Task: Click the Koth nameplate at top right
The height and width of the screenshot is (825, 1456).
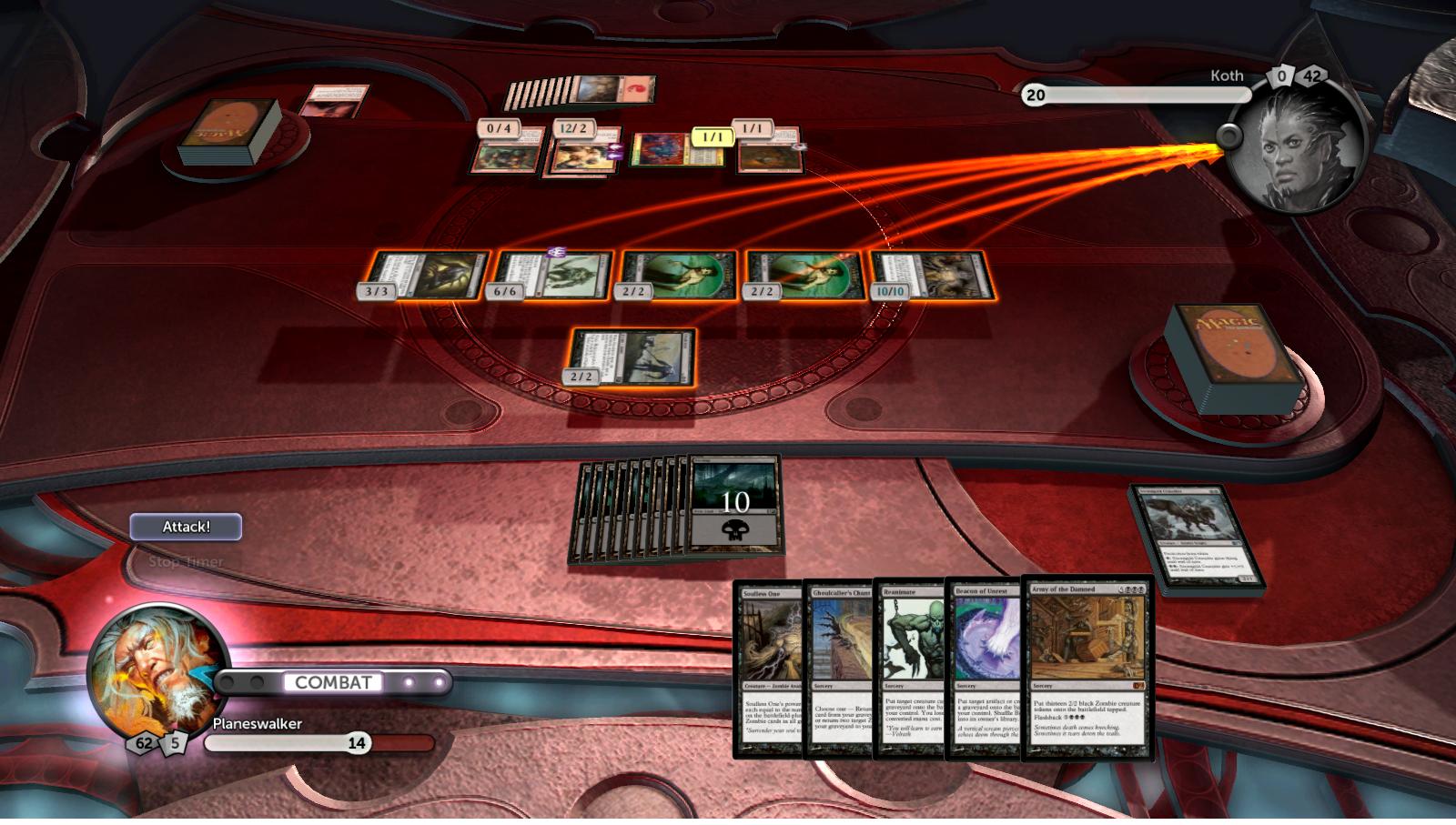Action: [x=1228, y=76]
